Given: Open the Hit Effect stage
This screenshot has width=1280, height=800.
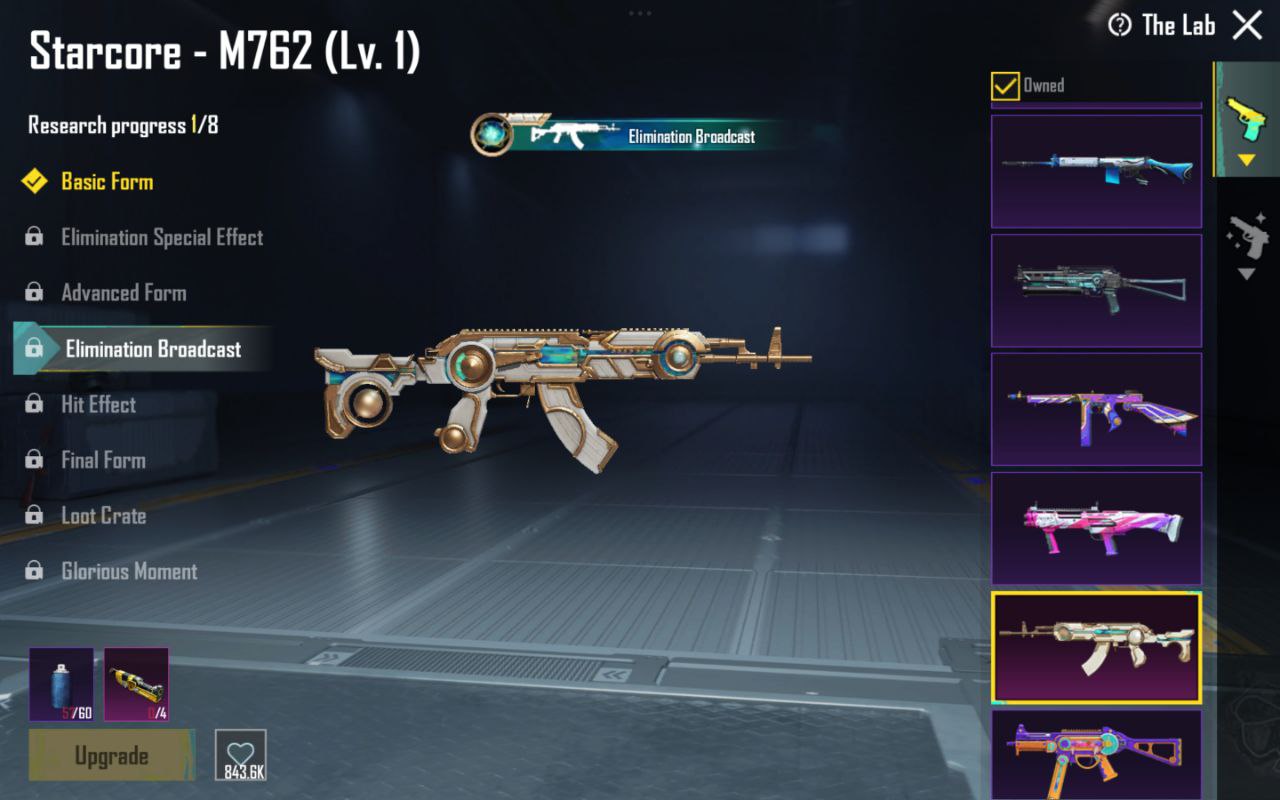Looking at the screenshot, I should 98,405.
